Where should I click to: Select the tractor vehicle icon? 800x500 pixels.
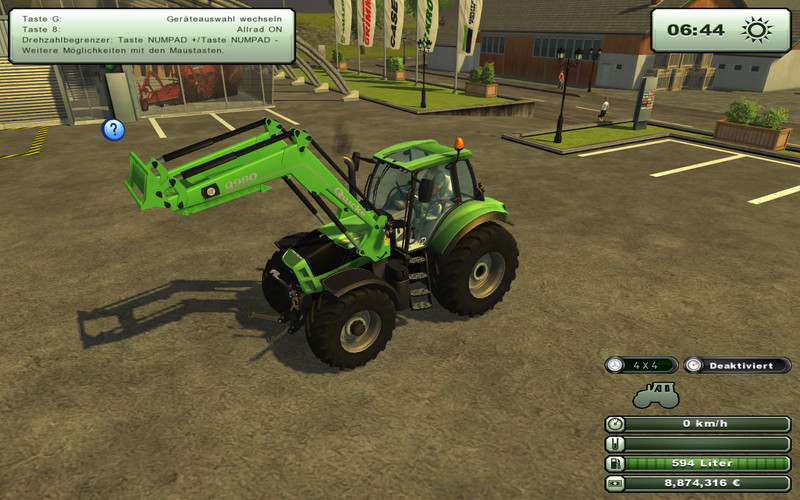(656, 395)
